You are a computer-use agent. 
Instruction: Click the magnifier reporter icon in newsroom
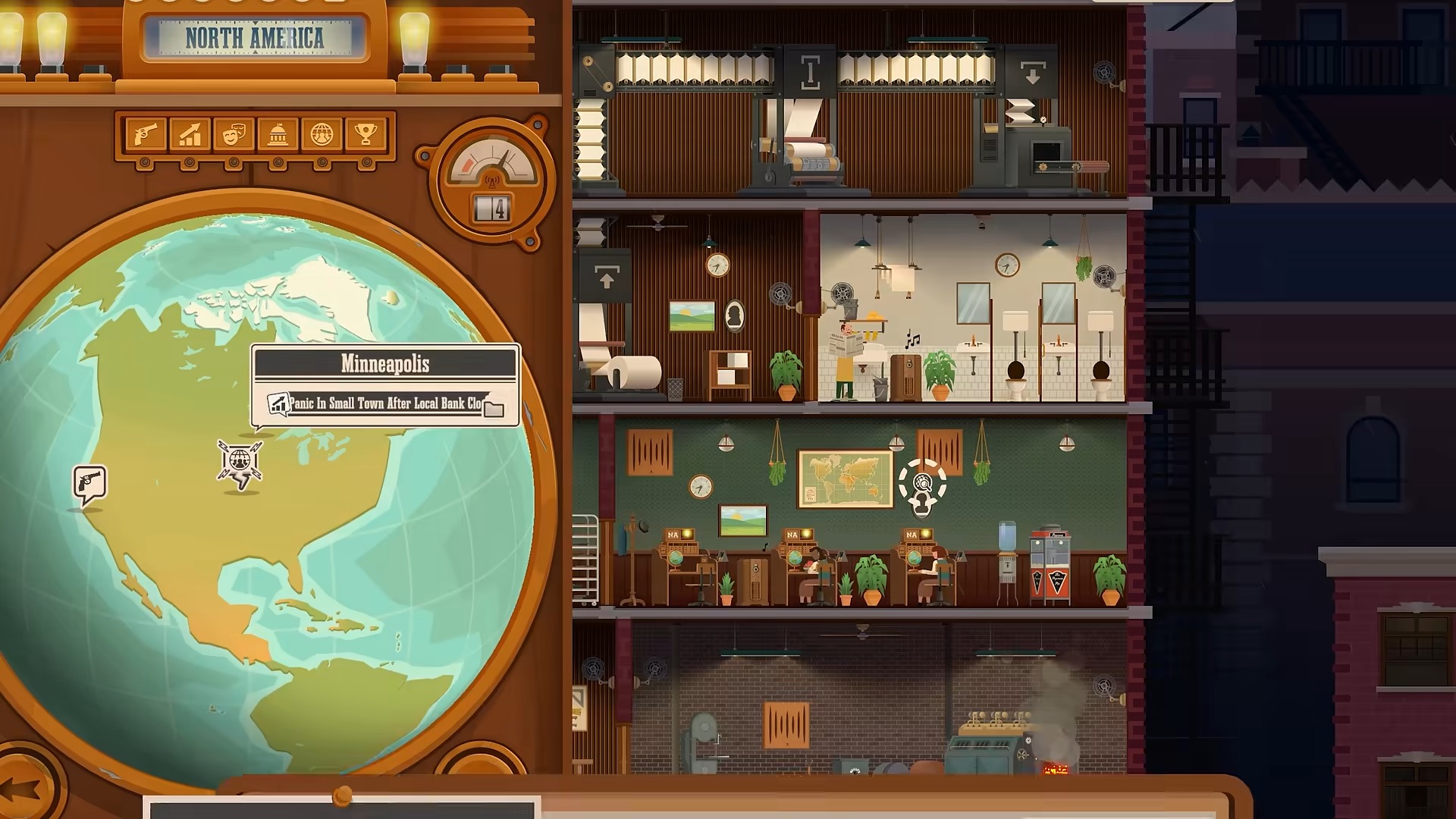[x=922, y=485]
